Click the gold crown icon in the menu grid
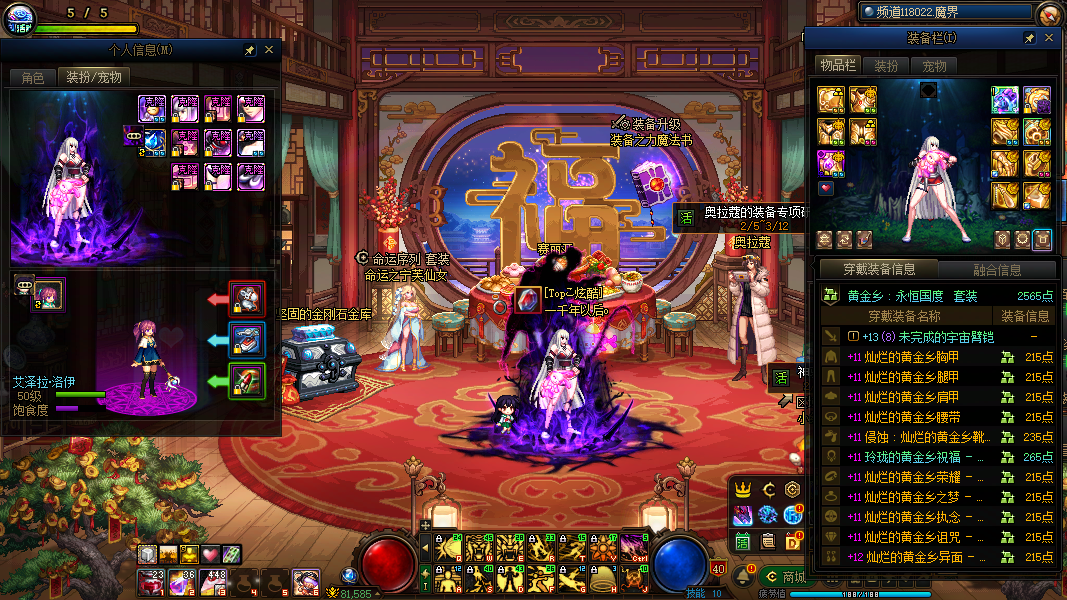 click(x=743, y=489)
